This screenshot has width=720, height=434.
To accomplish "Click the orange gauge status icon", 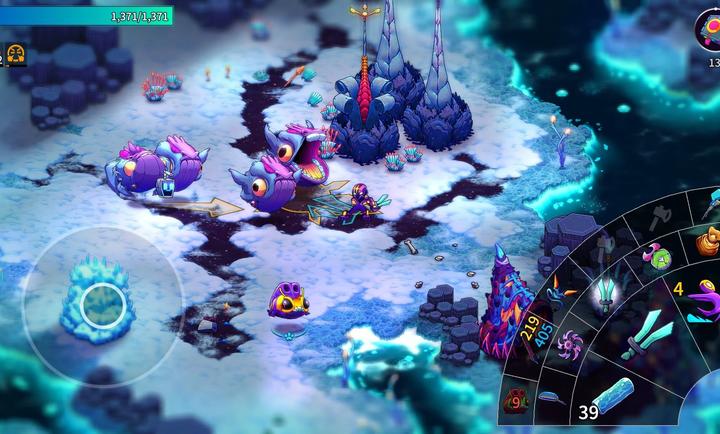I will pos(15,54).
